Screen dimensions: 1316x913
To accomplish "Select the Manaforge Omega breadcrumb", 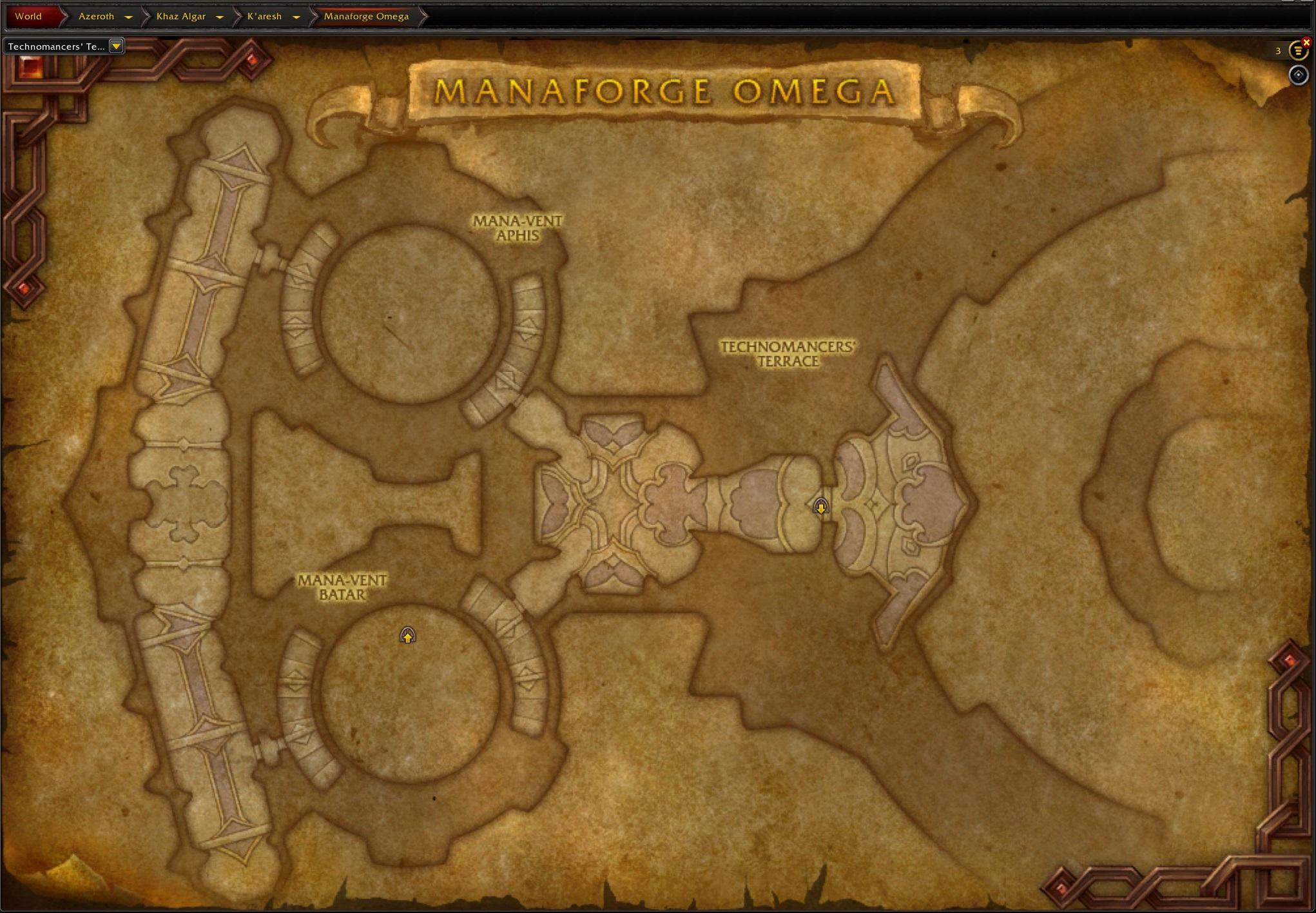I will (366, 16).
